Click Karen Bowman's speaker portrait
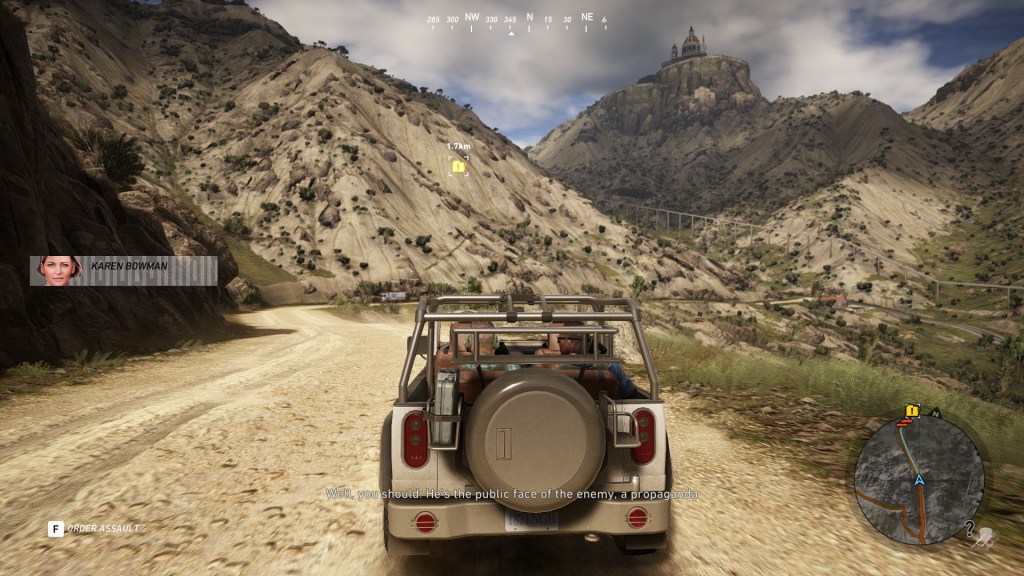Viewport: 1024px width, 576px height. tap(59, 270)
